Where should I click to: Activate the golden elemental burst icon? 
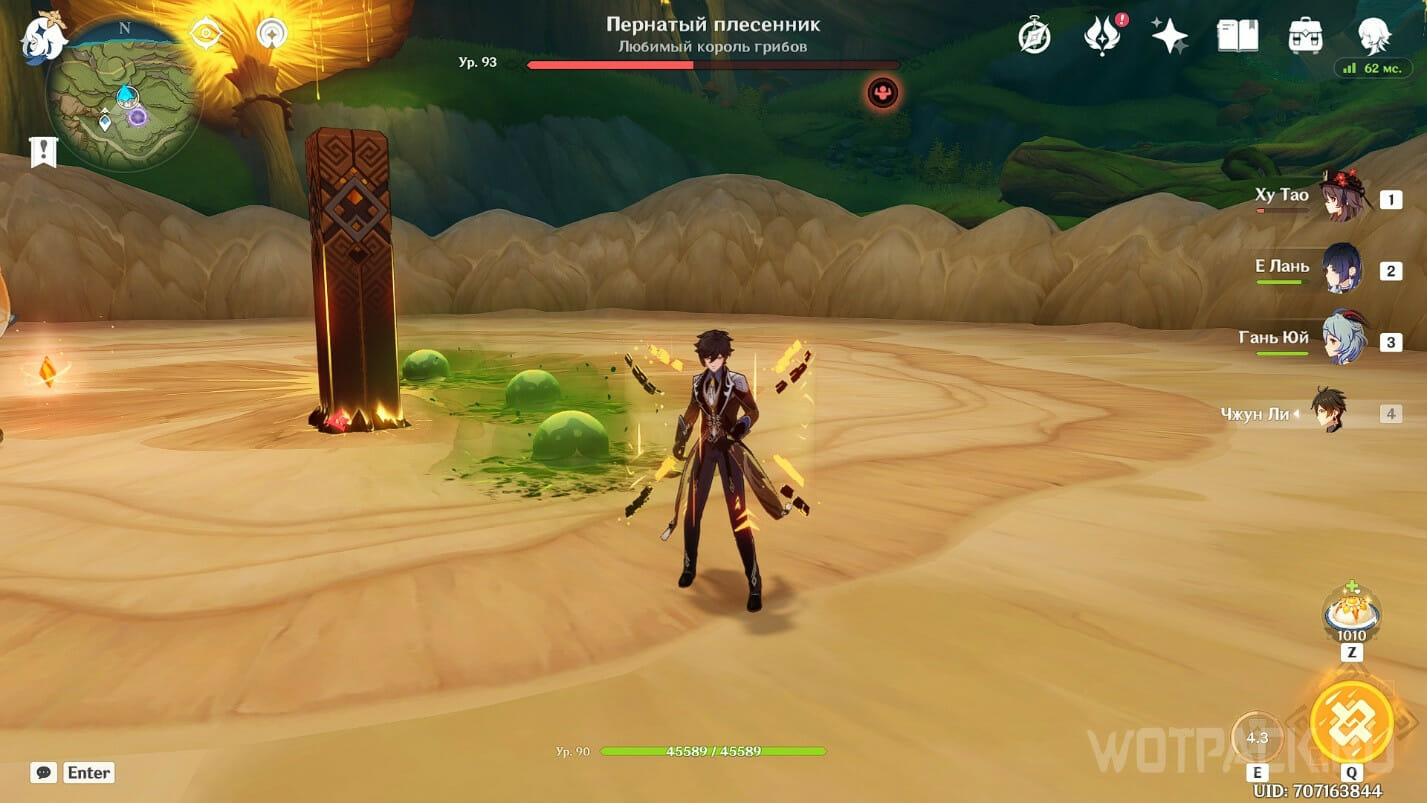(x=1352, y=720)
